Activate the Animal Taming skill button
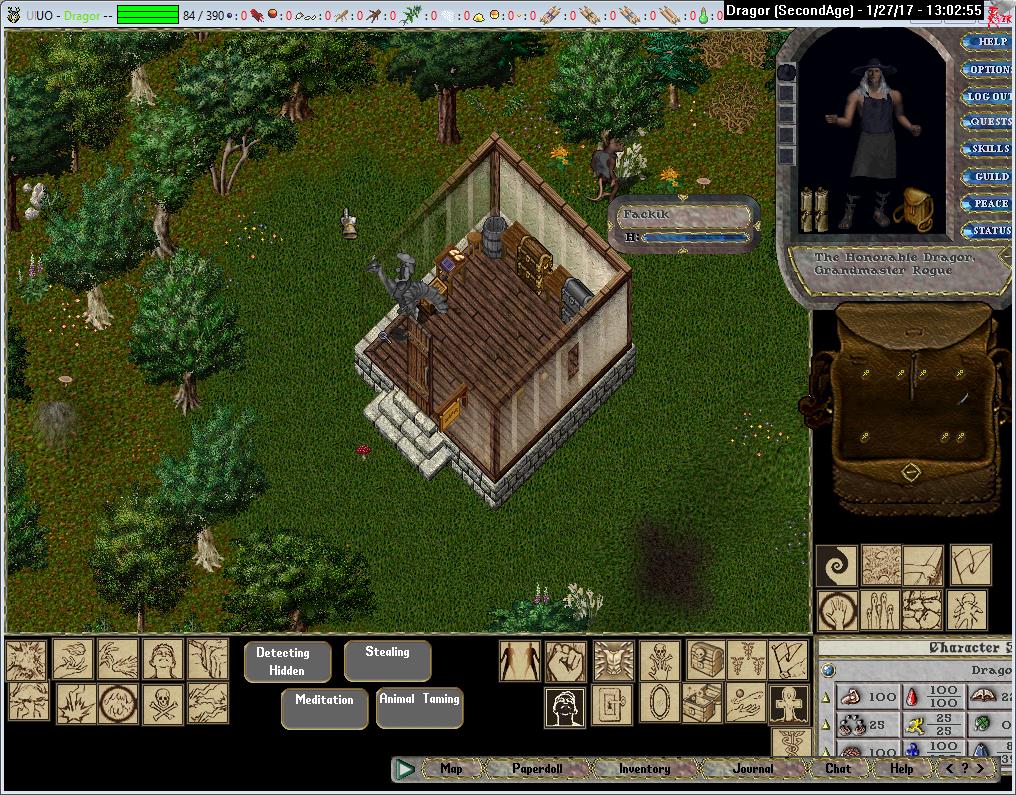 (419, 705)
